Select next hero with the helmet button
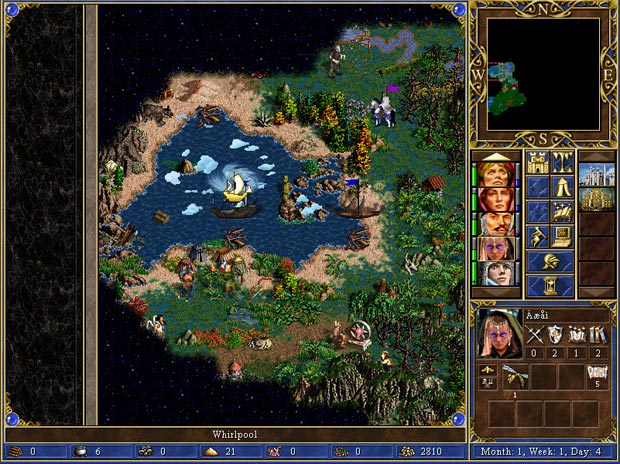Viewport: 620px width, 464px height. click(549, 261)
